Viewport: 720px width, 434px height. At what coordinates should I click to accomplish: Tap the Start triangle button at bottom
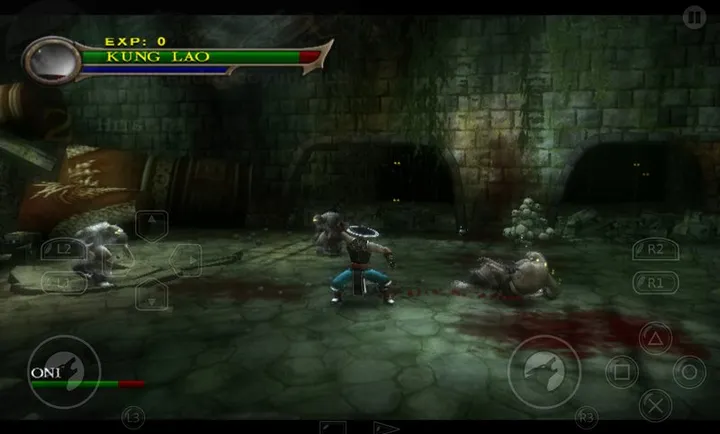tap(386, 427)
